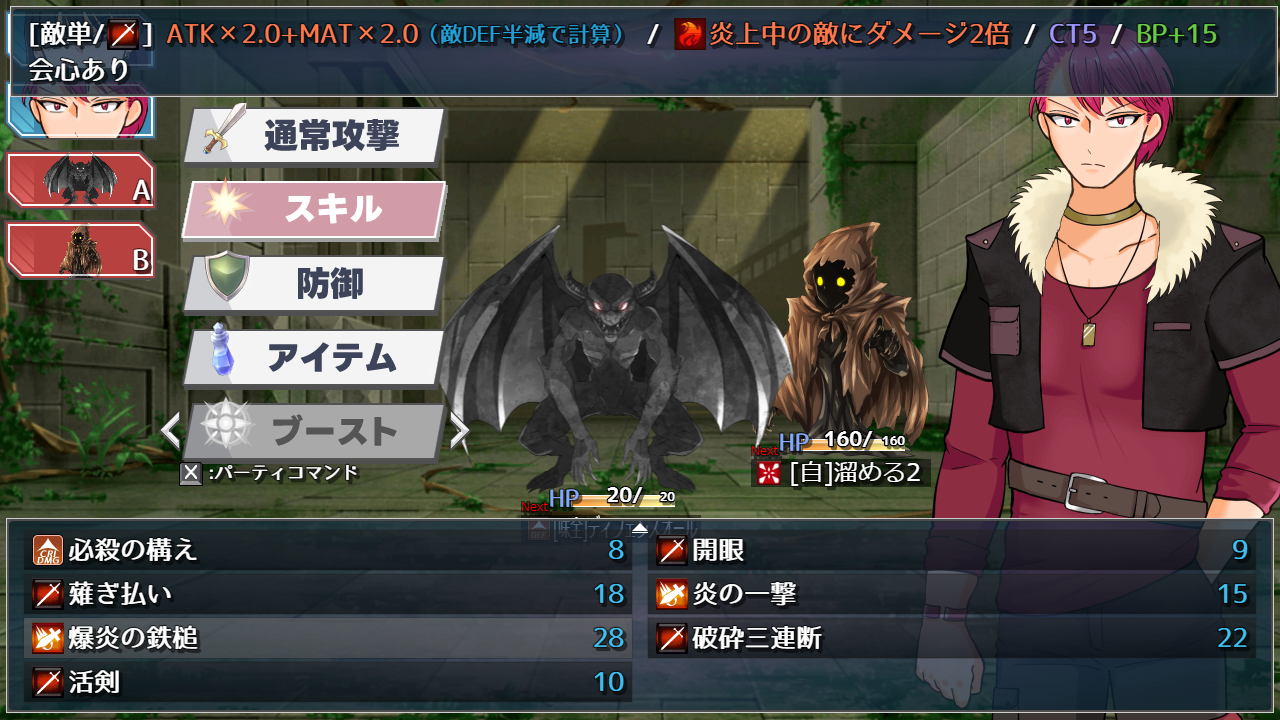1280x720 pixels.
Task: Select the 防御 command
Action: [x=315, y=284]
